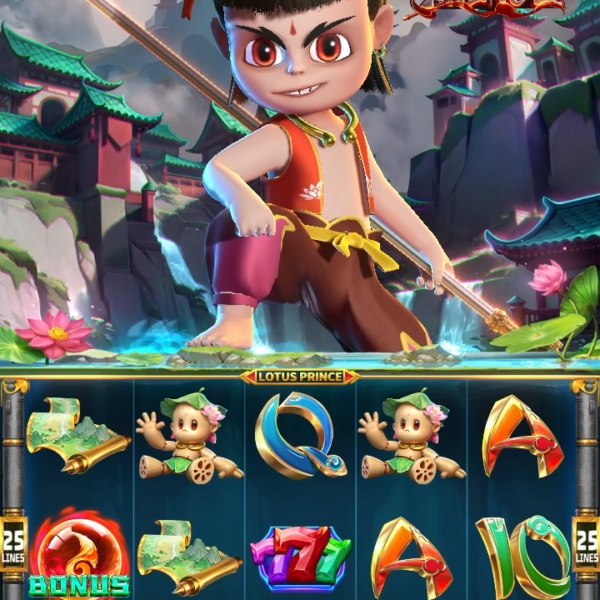This screenshot has height=600, width=600.
Task: Choose the blue Q symbol on the reels
Action: (x=299, y=435)
